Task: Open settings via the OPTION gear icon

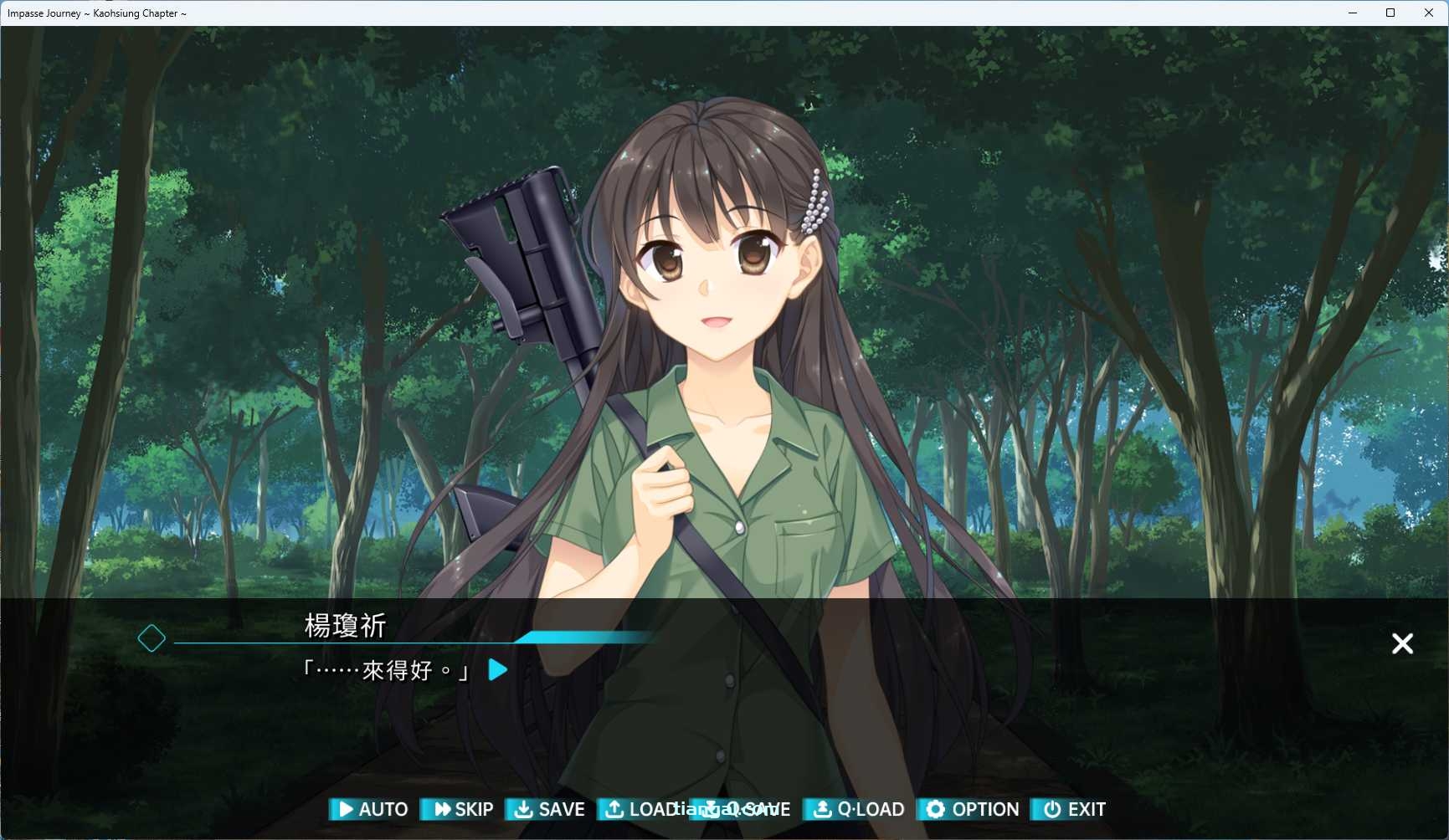Action: [x=935, y=810]
